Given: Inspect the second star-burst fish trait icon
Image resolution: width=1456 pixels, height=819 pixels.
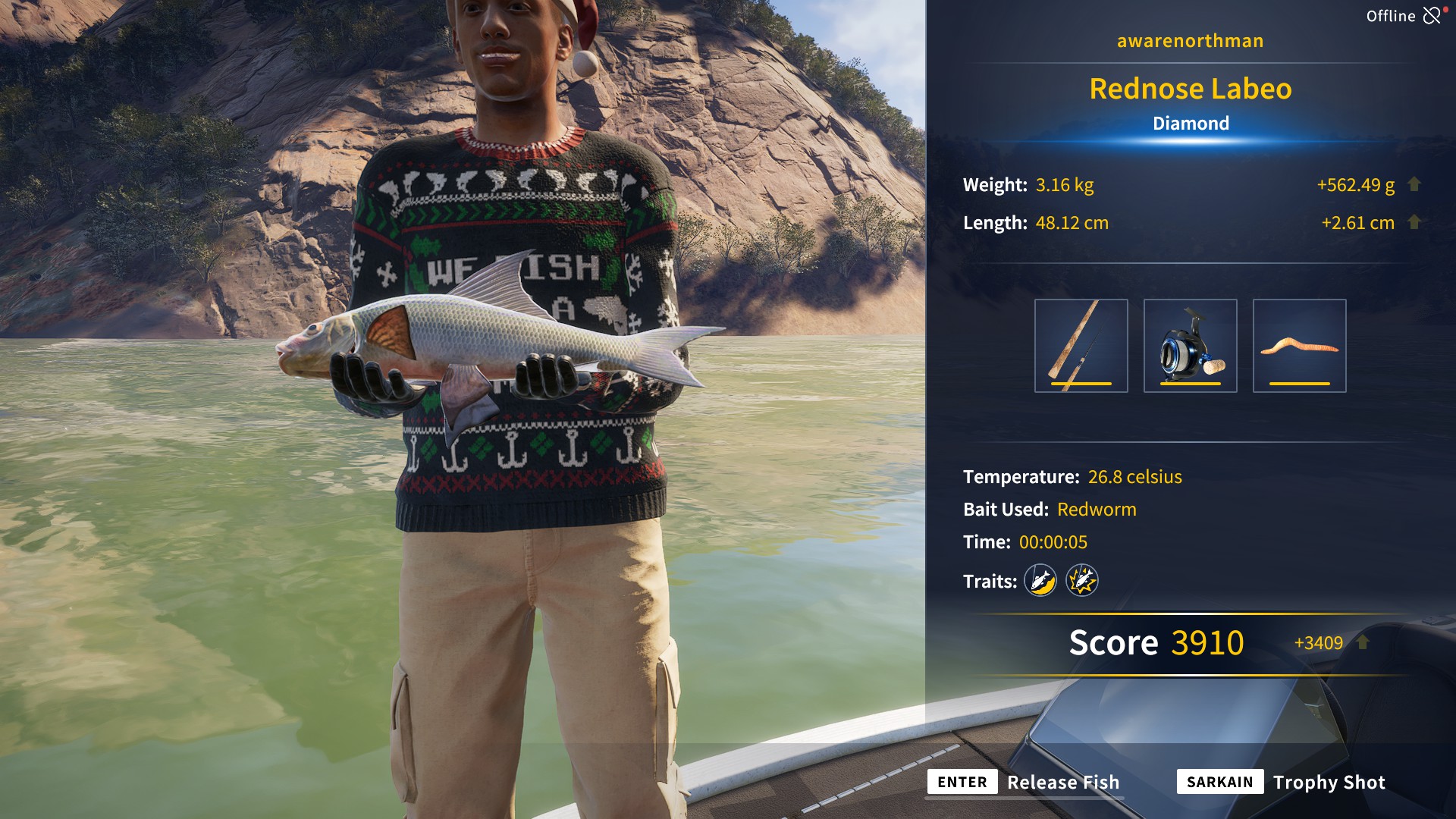Looking at the screenshot, I should [x=1083, y=581].
